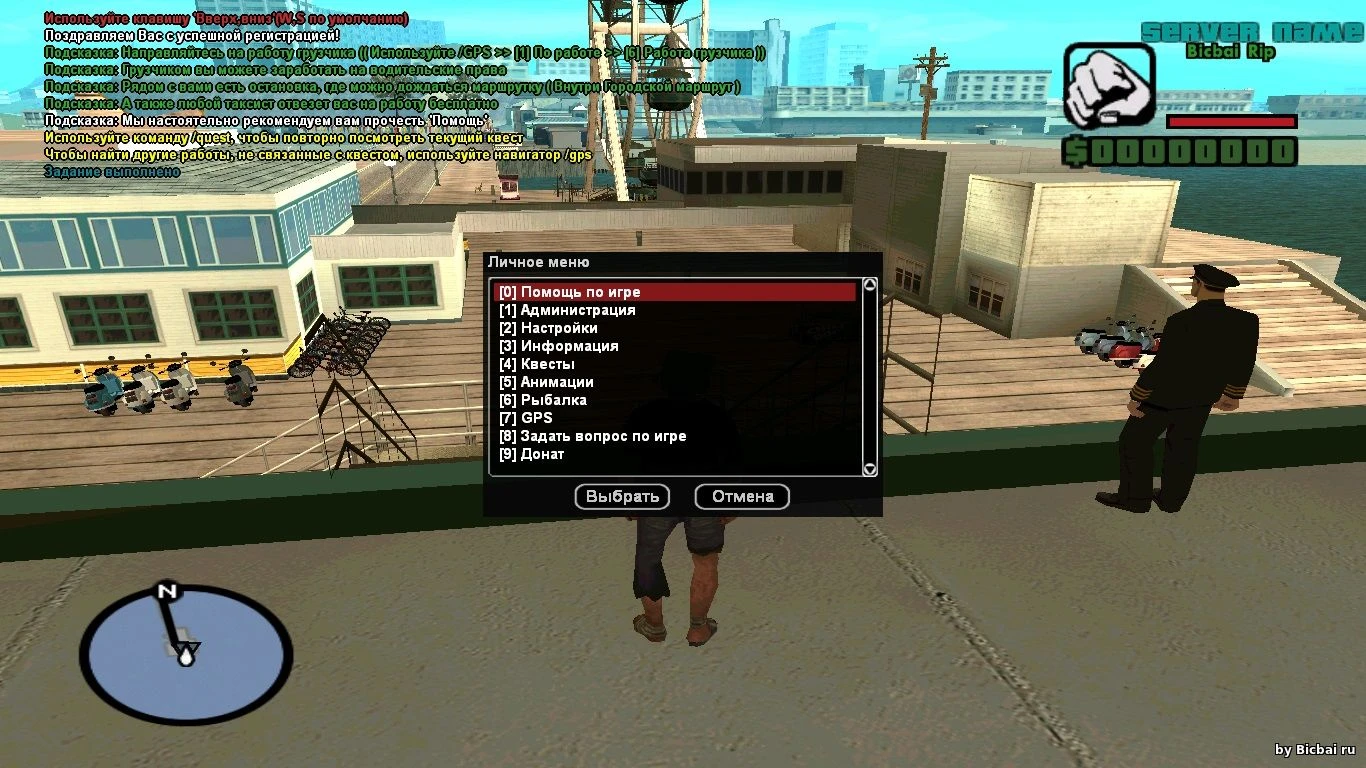Click the list scrollbar's down arrow

coord(870,468)
